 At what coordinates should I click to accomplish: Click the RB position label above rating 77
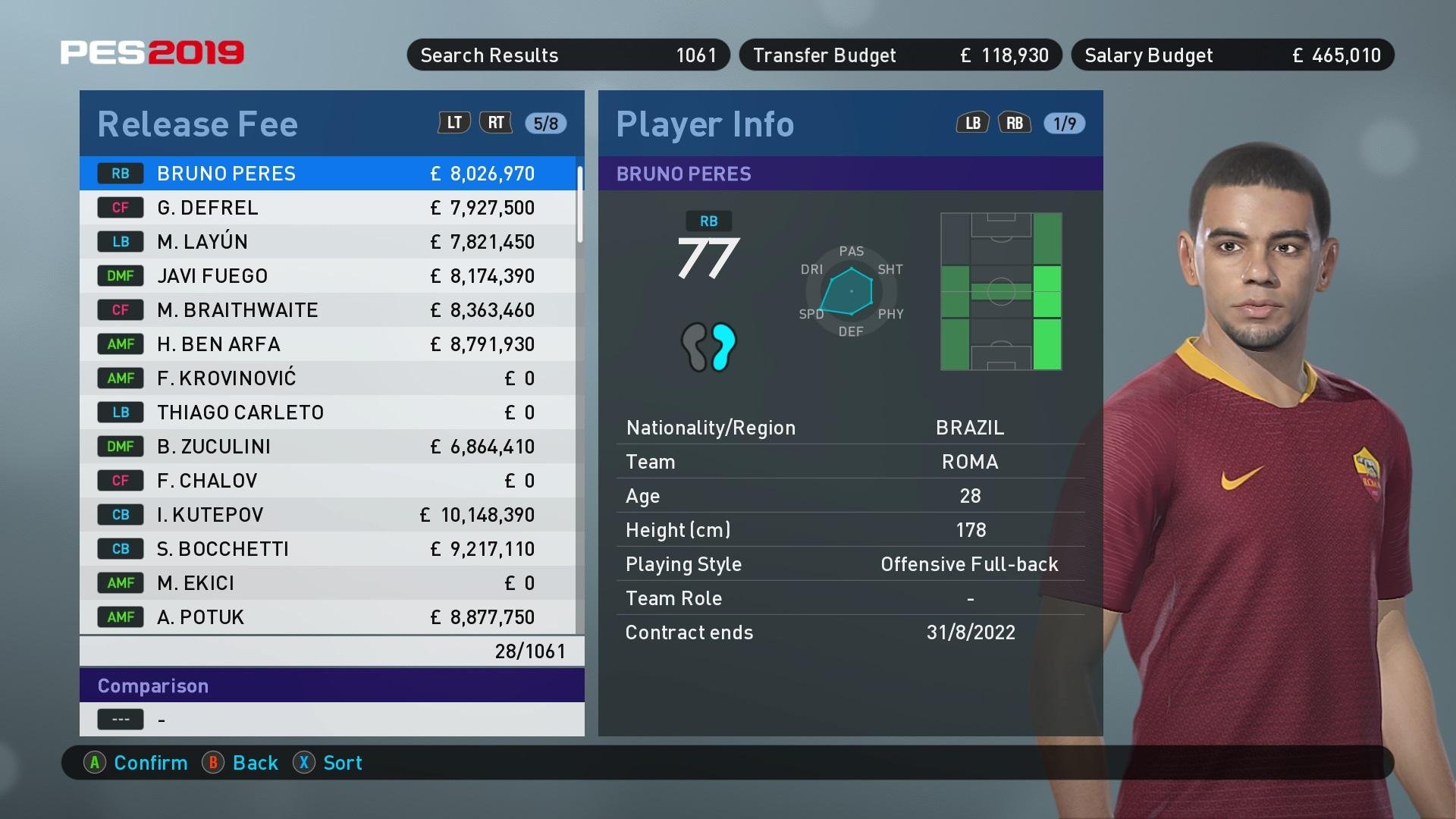coord(708,221)
